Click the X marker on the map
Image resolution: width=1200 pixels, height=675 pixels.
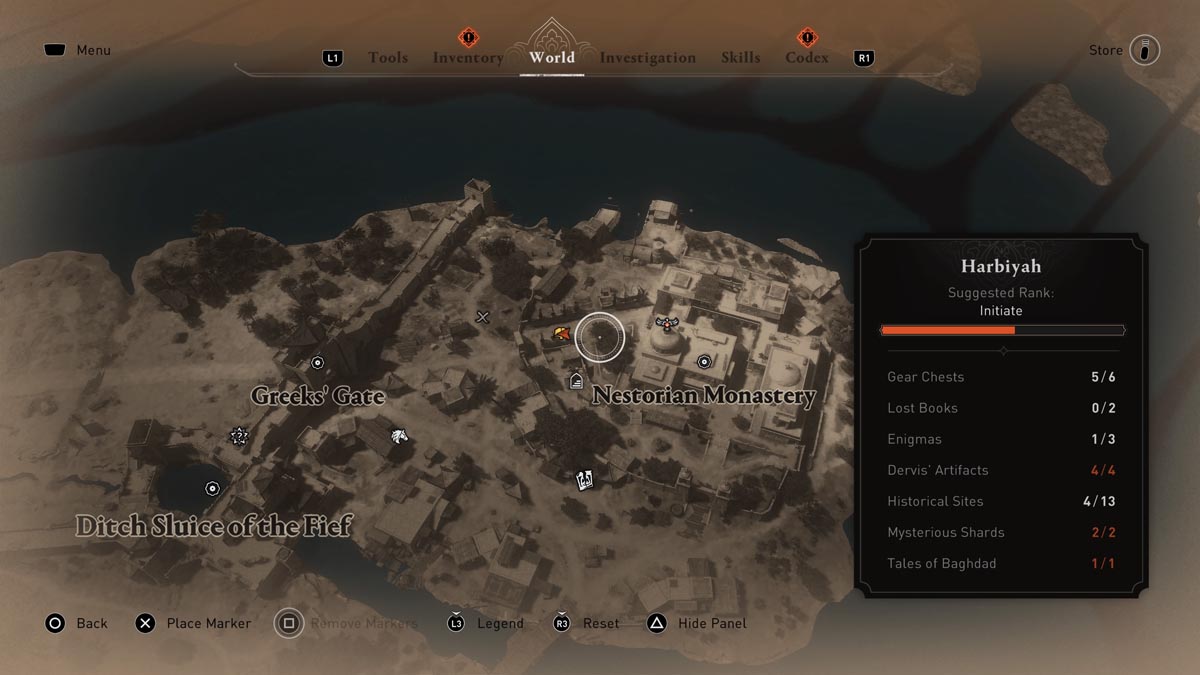tap(483, 317)
